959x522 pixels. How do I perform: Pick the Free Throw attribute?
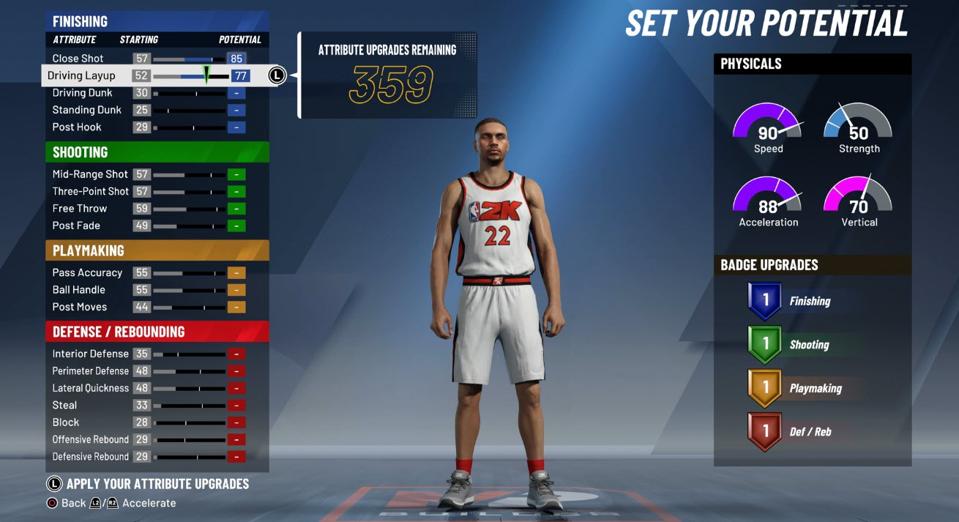tap(80, 208)
